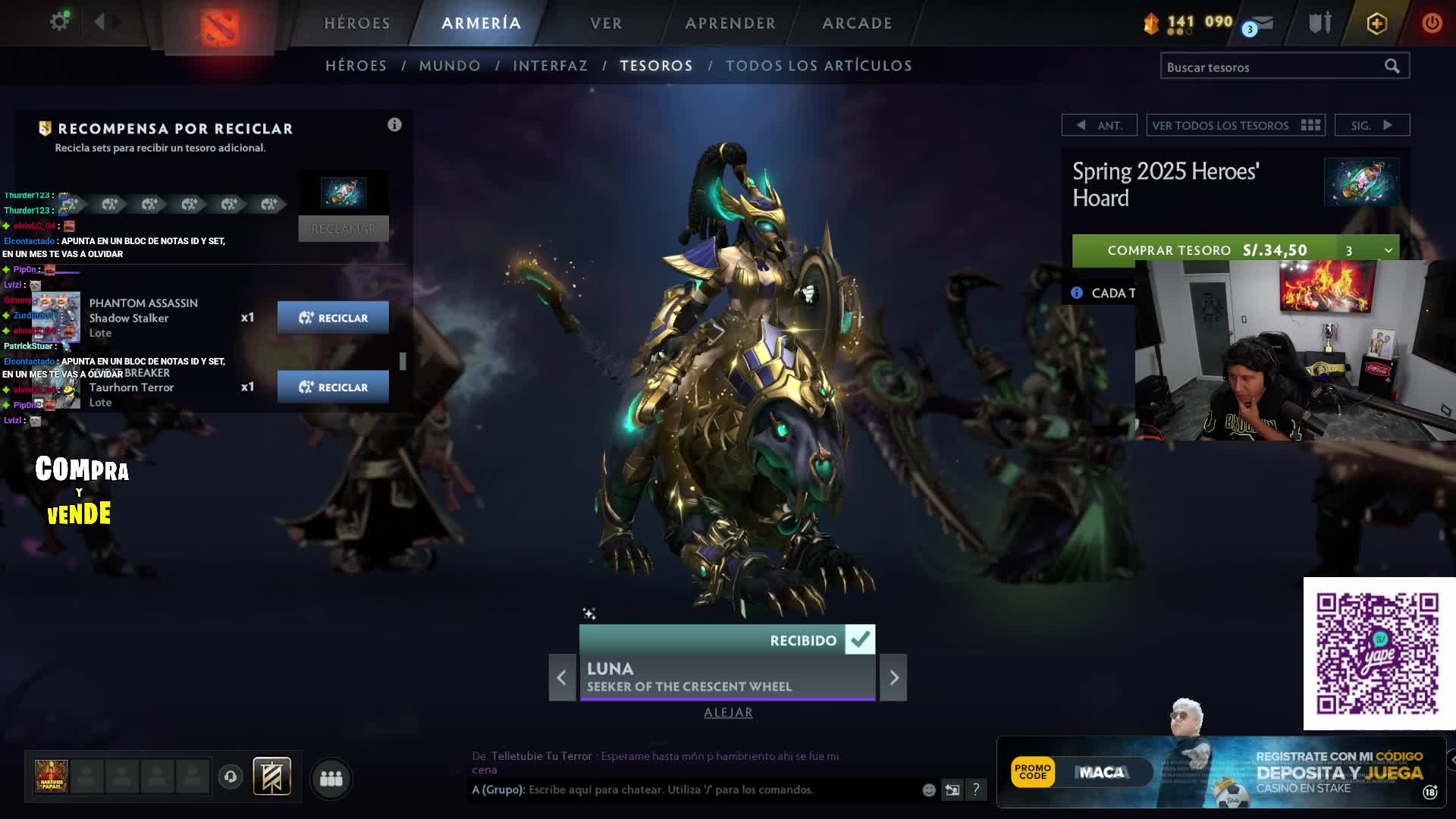
Task: Go to the previous treasure with Ant.
Action: pos(1099,125)
